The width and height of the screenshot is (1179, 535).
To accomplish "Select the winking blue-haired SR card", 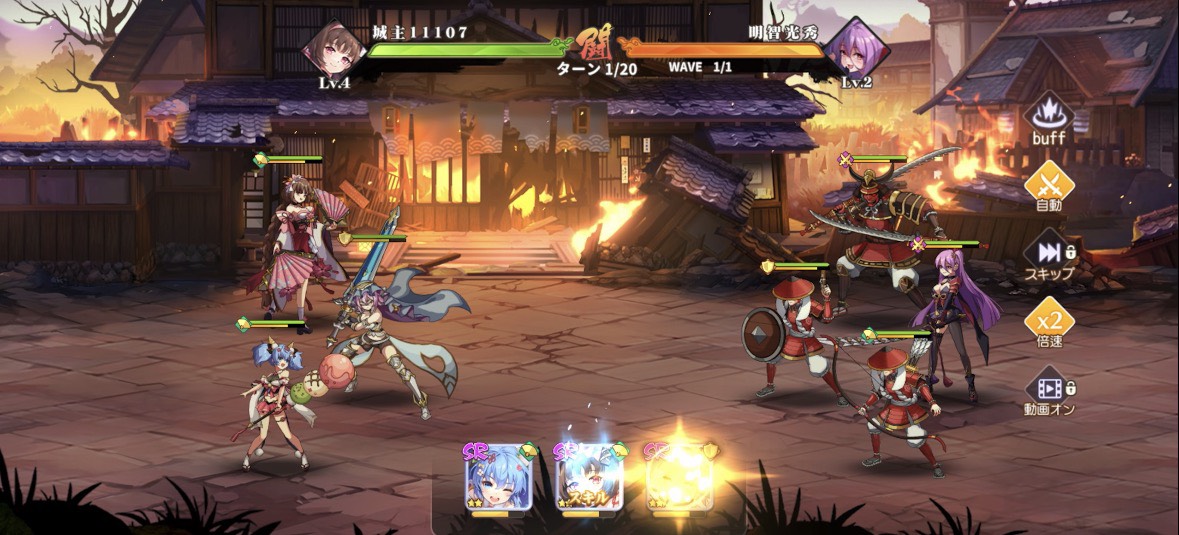I will click(497, 477).
